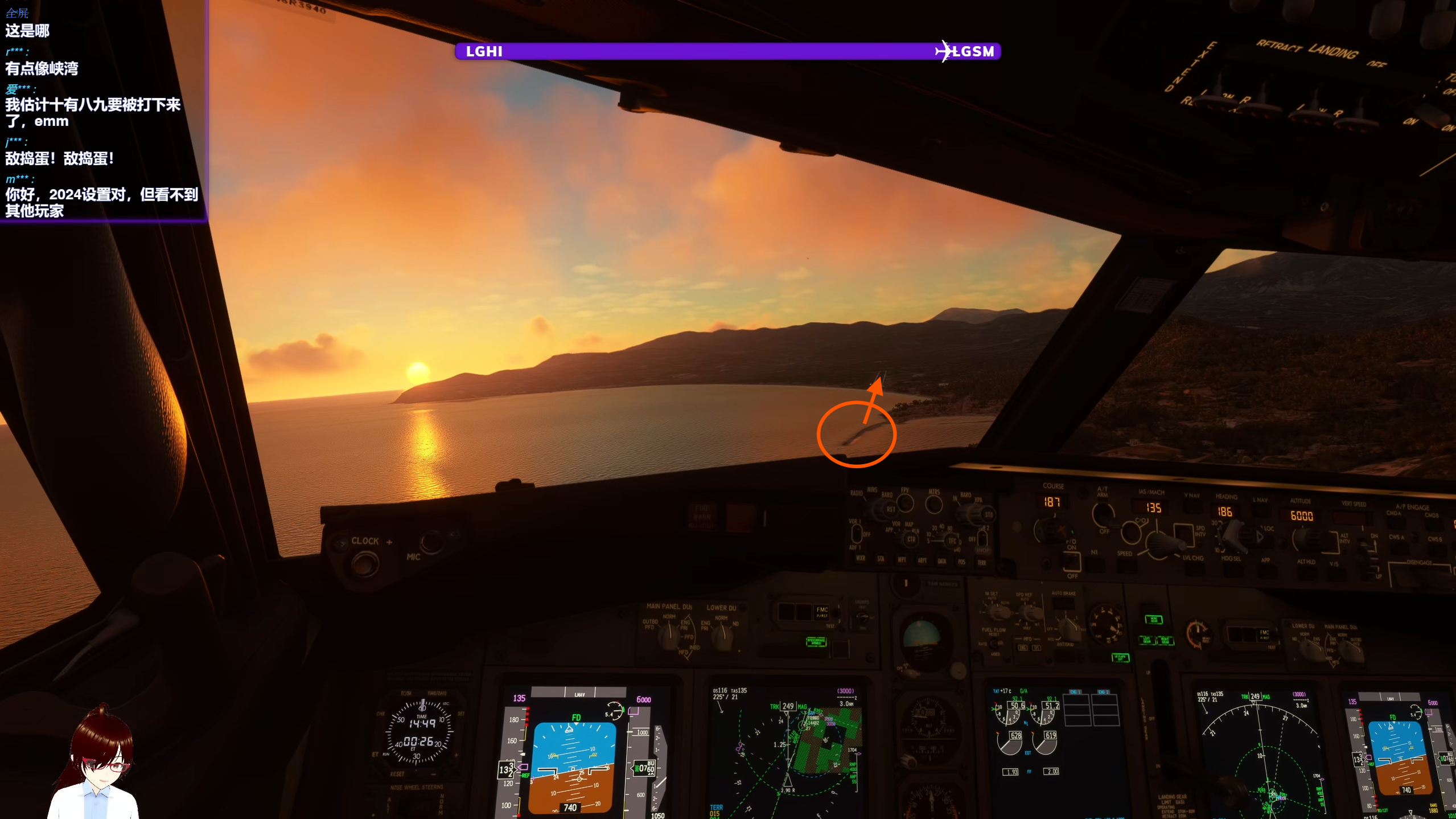The image size is (1456, 819).
Task: Click the EFIS WXR weather radar button
Action: coord(860,559)
